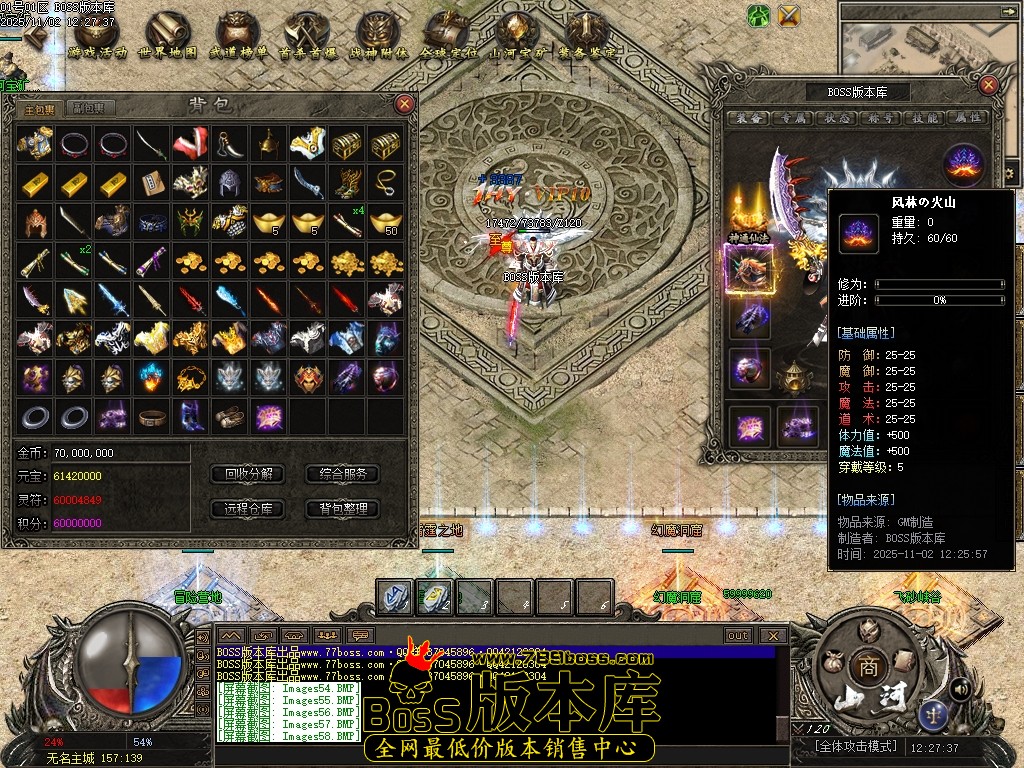Click the 综合服务 services button
1024x768 pixels.
coord(342,474)
